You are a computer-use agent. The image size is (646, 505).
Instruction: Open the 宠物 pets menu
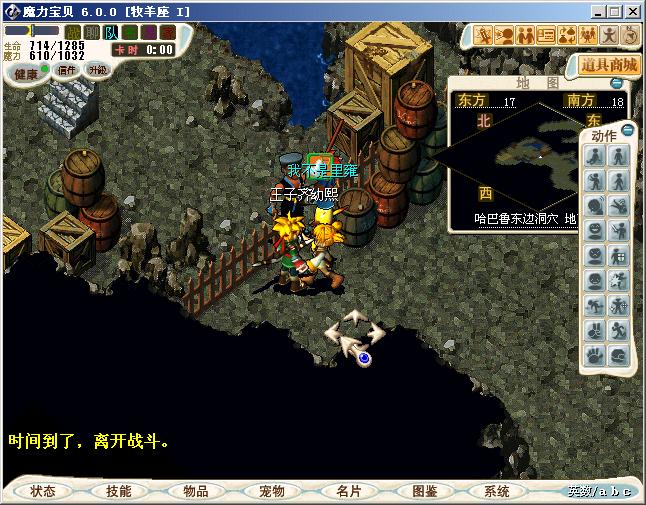271,491
